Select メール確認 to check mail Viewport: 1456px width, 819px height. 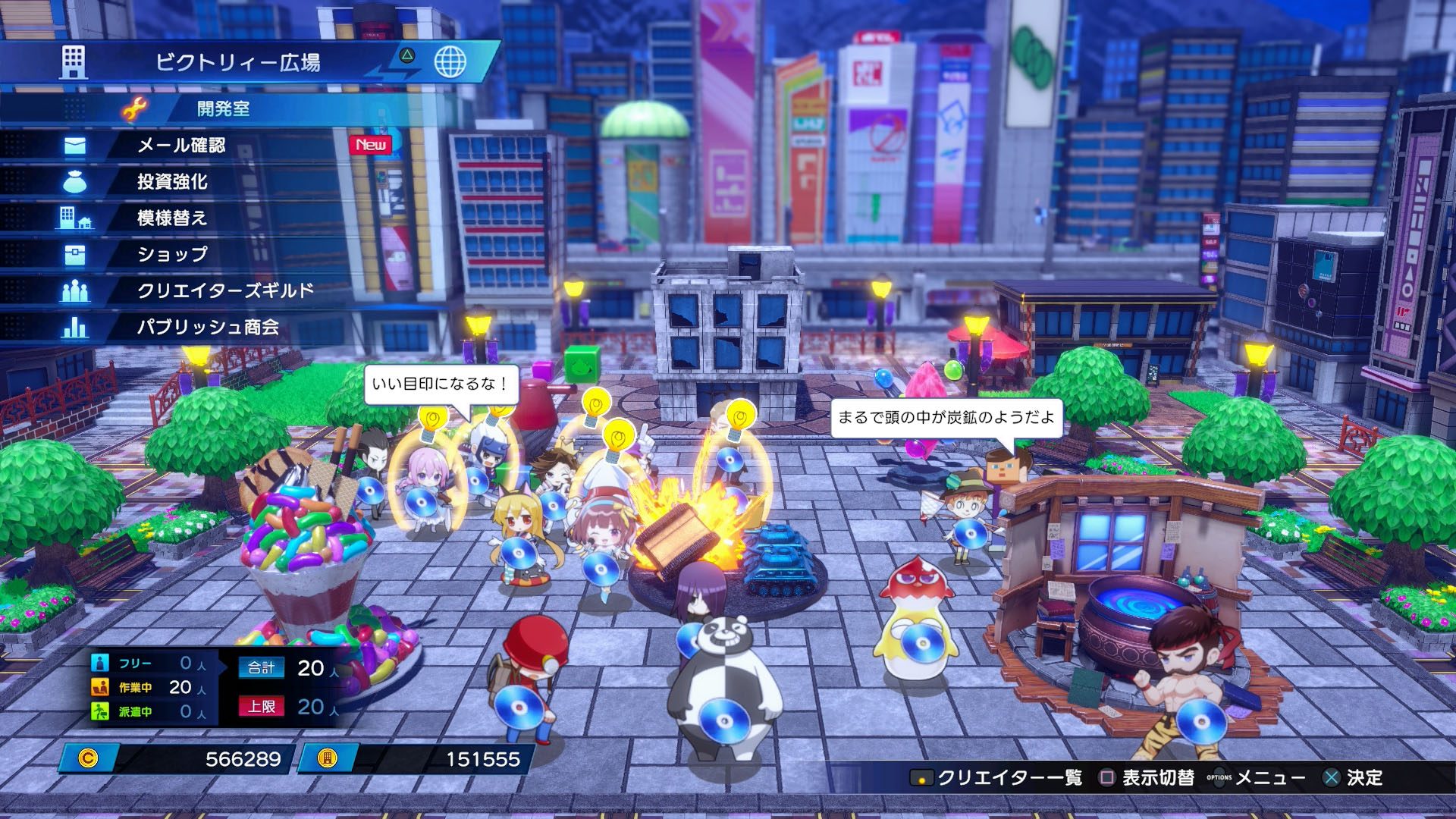pyautogui.click(x=181, y=145)
